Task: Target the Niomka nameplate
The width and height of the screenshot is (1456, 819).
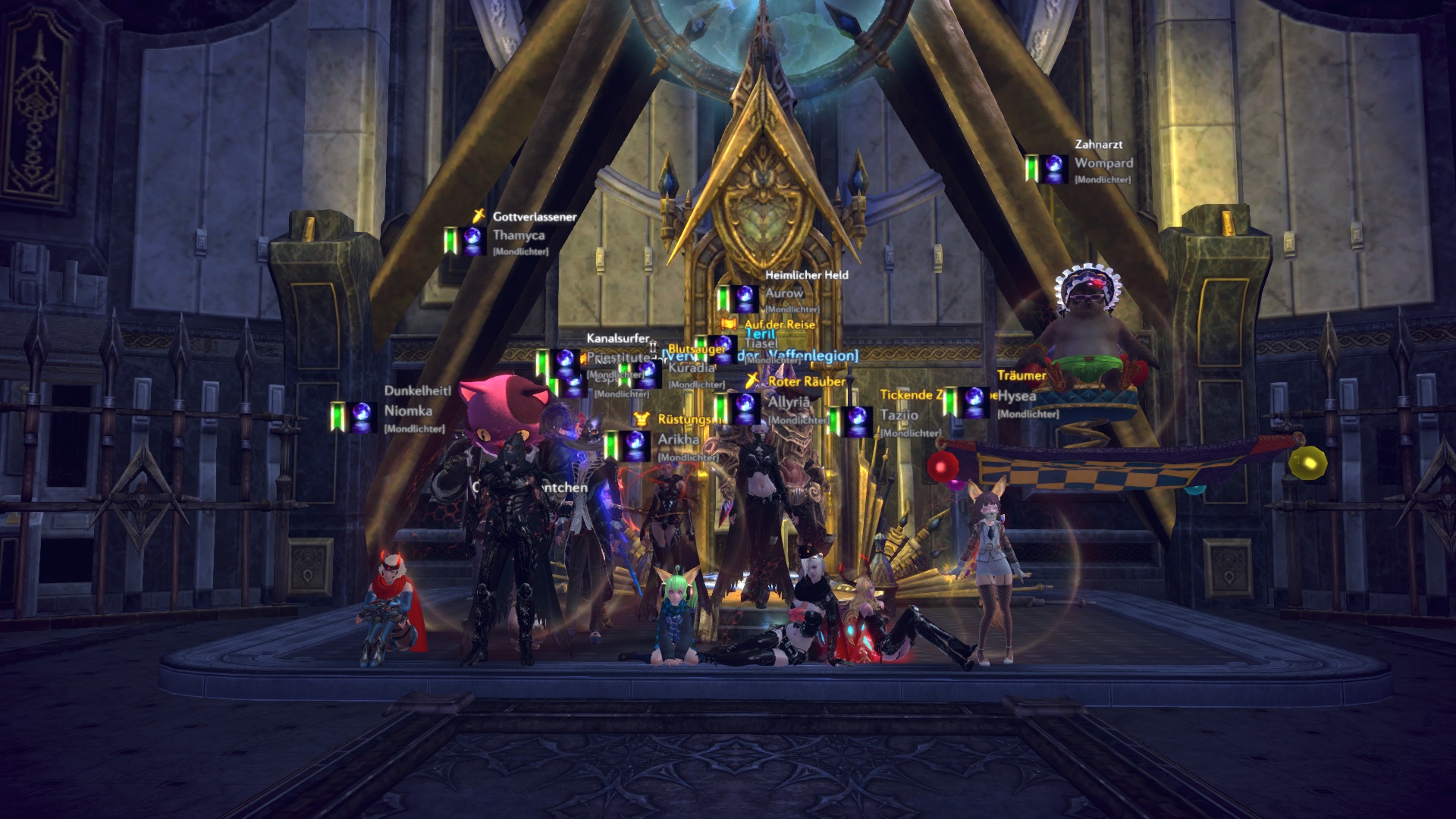Action: (x=408, y=411)
